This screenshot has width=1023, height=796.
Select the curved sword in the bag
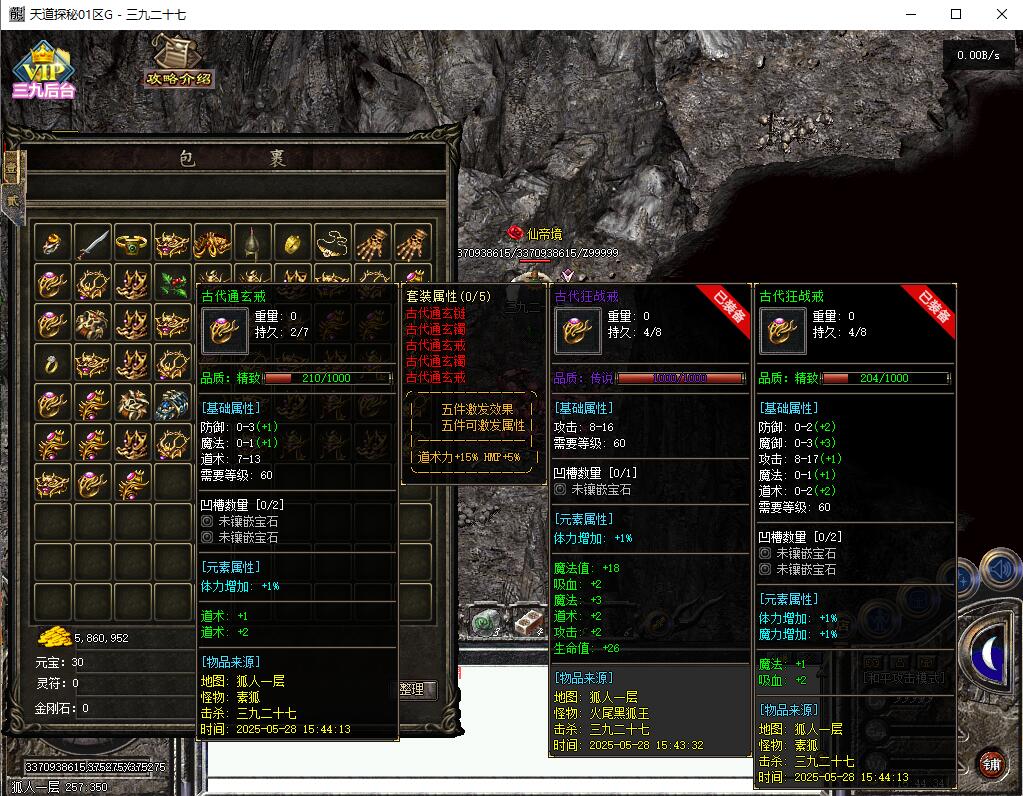pyautogui.click(x=92, y=243)
